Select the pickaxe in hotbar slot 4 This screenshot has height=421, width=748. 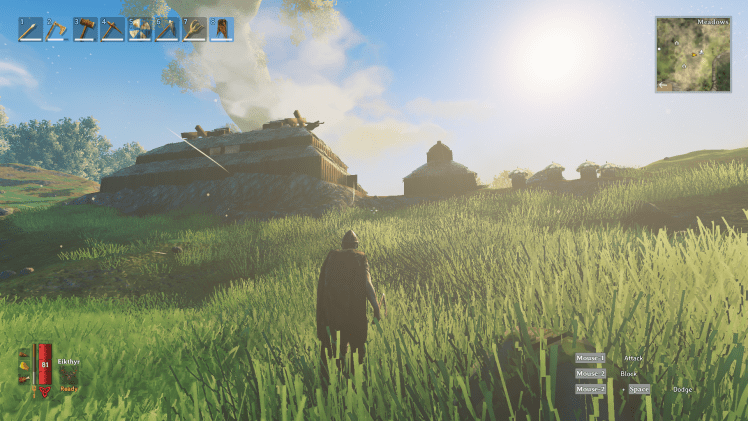pyautogui.click(x=112, y=29)
